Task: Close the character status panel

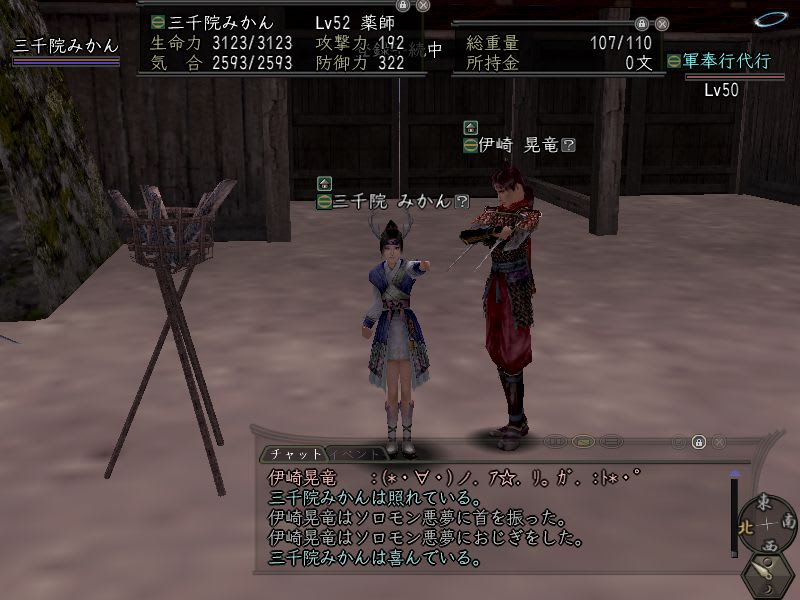Action: 423,5
